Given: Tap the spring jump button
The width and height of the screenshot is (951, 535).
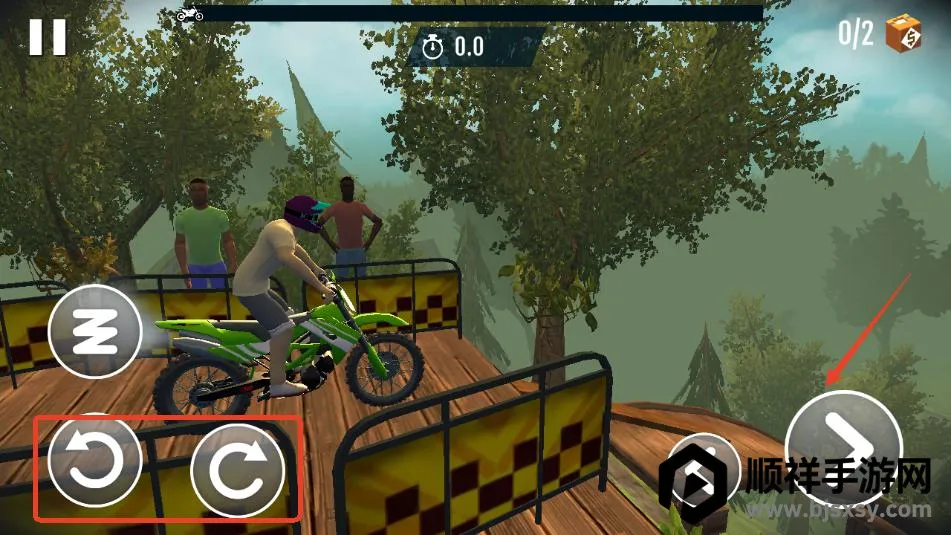Looking at the screenshot, I should (97, 332).
